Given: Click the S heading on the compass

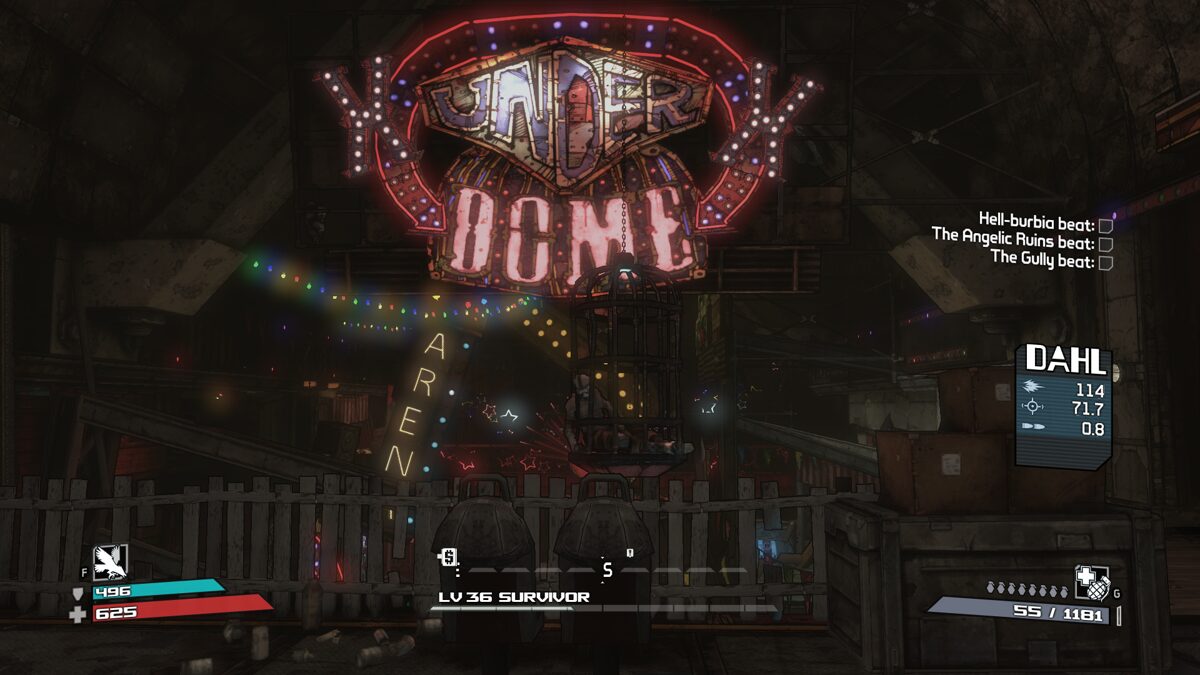Looking at the screenshot, I should [x=606, y=570].
